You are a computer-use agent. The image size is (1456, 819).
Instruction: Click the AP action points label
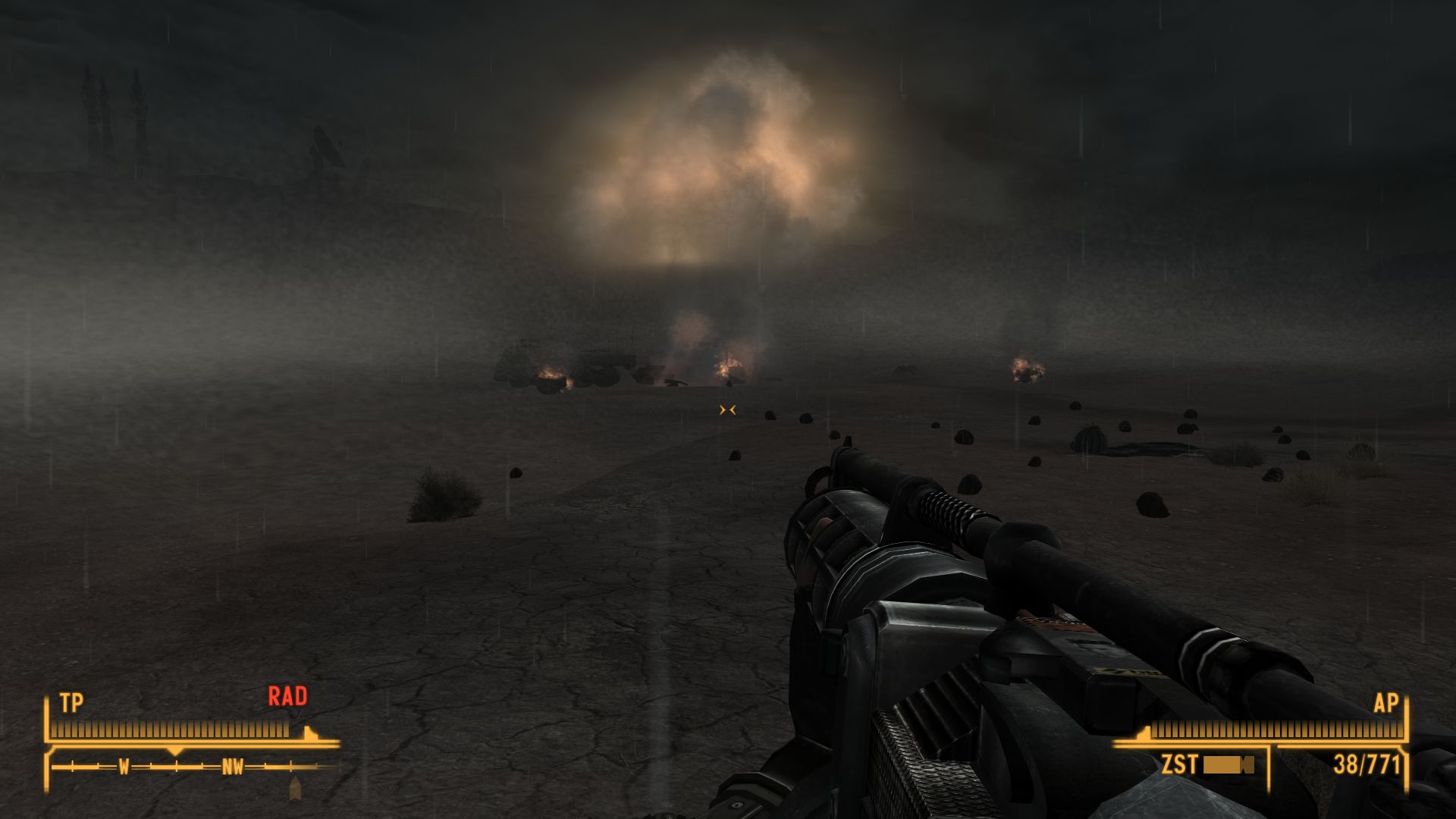point(1387,703)
